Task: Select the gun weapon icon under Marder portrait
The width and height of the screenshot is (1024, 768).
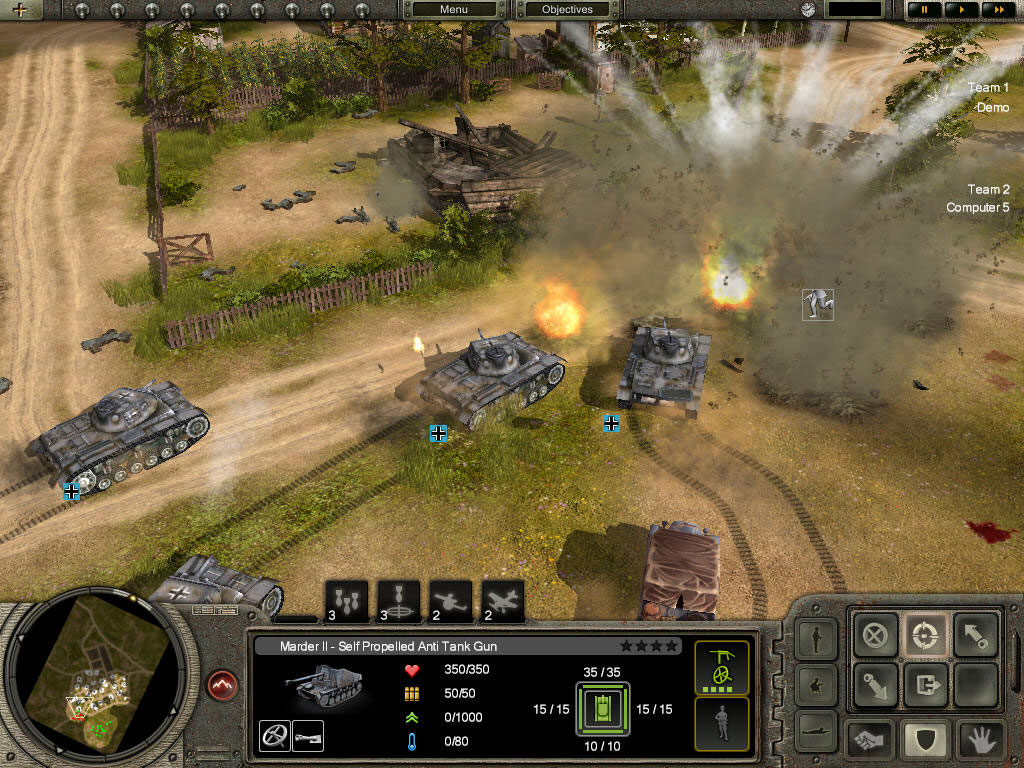Action: point(307,735)
